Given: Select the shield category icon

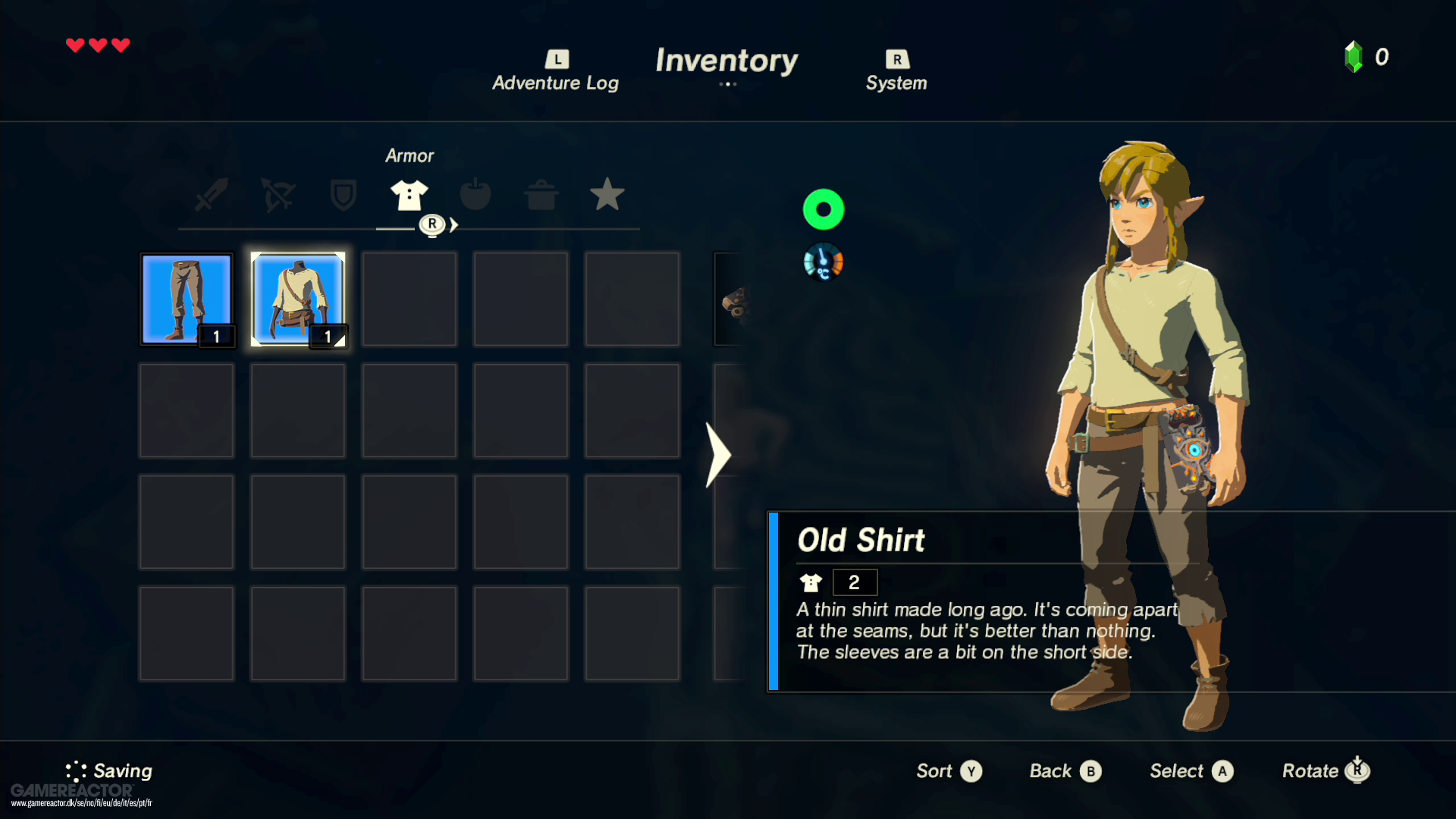Looking at the screenshot, I should (343, 195).
